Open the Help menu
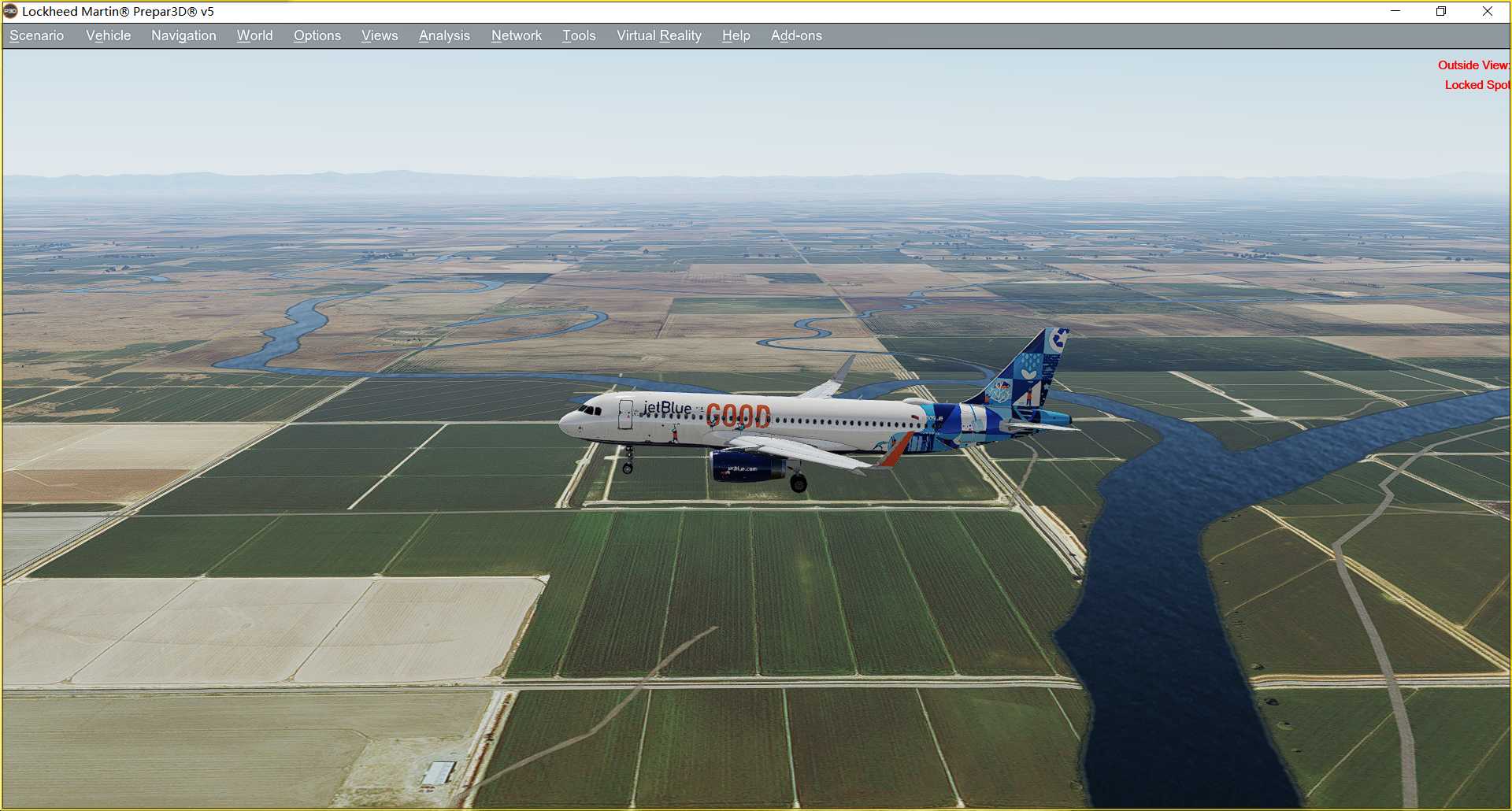 [x=735, y=35]
